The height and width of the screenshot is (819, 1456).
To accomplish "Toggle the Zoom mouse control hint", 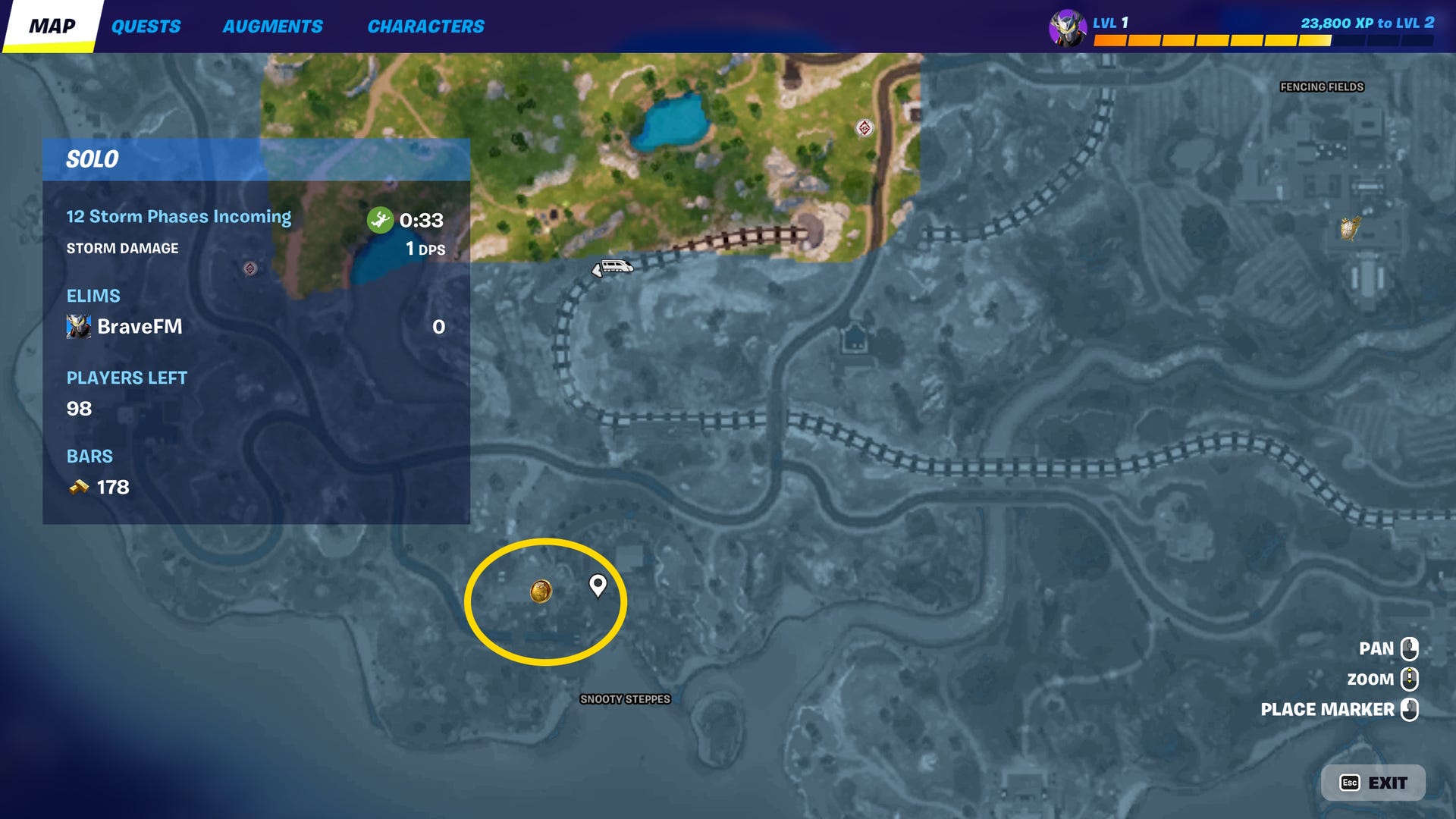I will pos(1411,679).
